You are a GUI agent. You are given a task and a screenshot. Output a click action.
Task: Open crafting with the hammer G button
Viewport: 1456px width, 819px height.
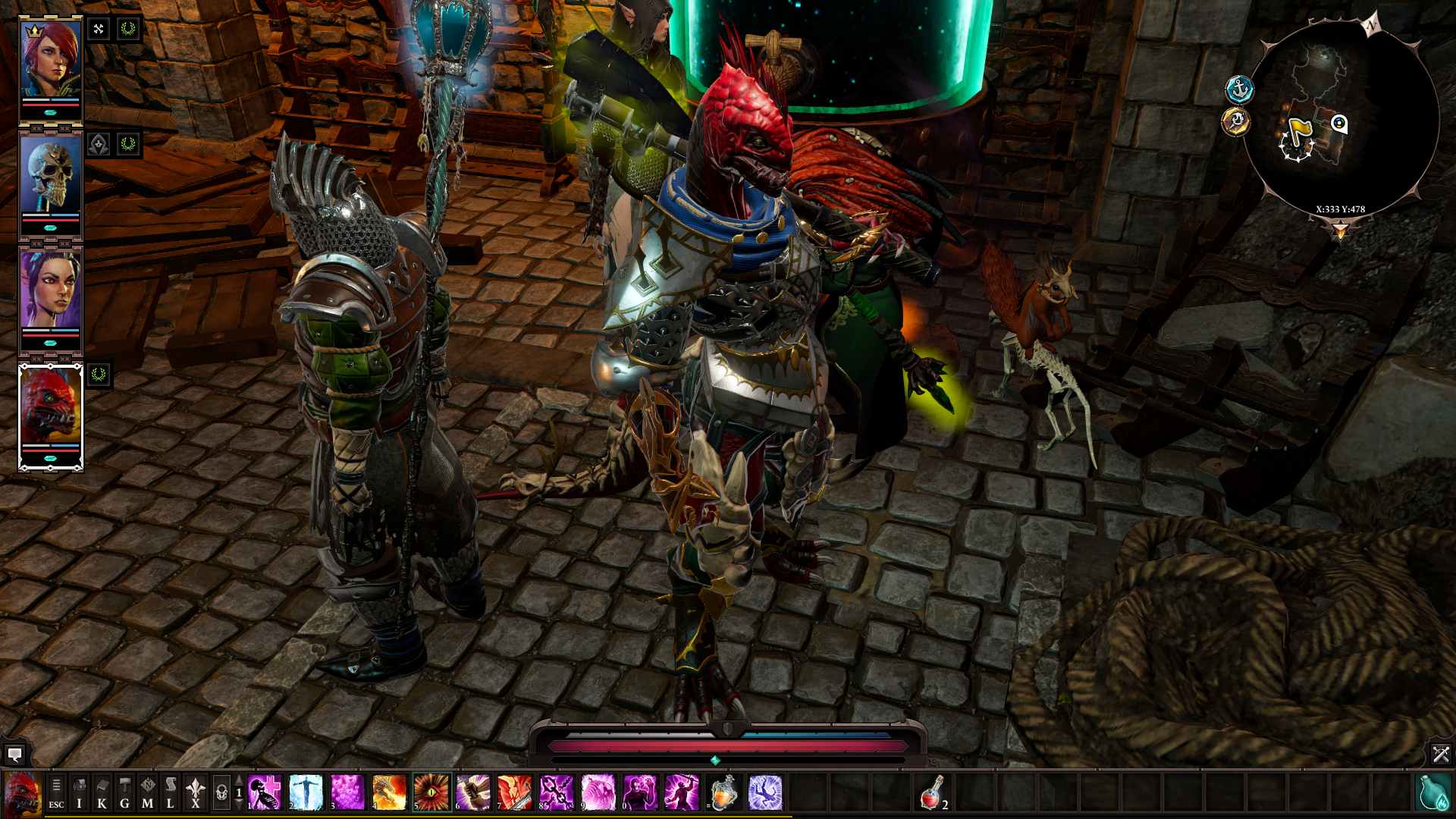(124, 793)
